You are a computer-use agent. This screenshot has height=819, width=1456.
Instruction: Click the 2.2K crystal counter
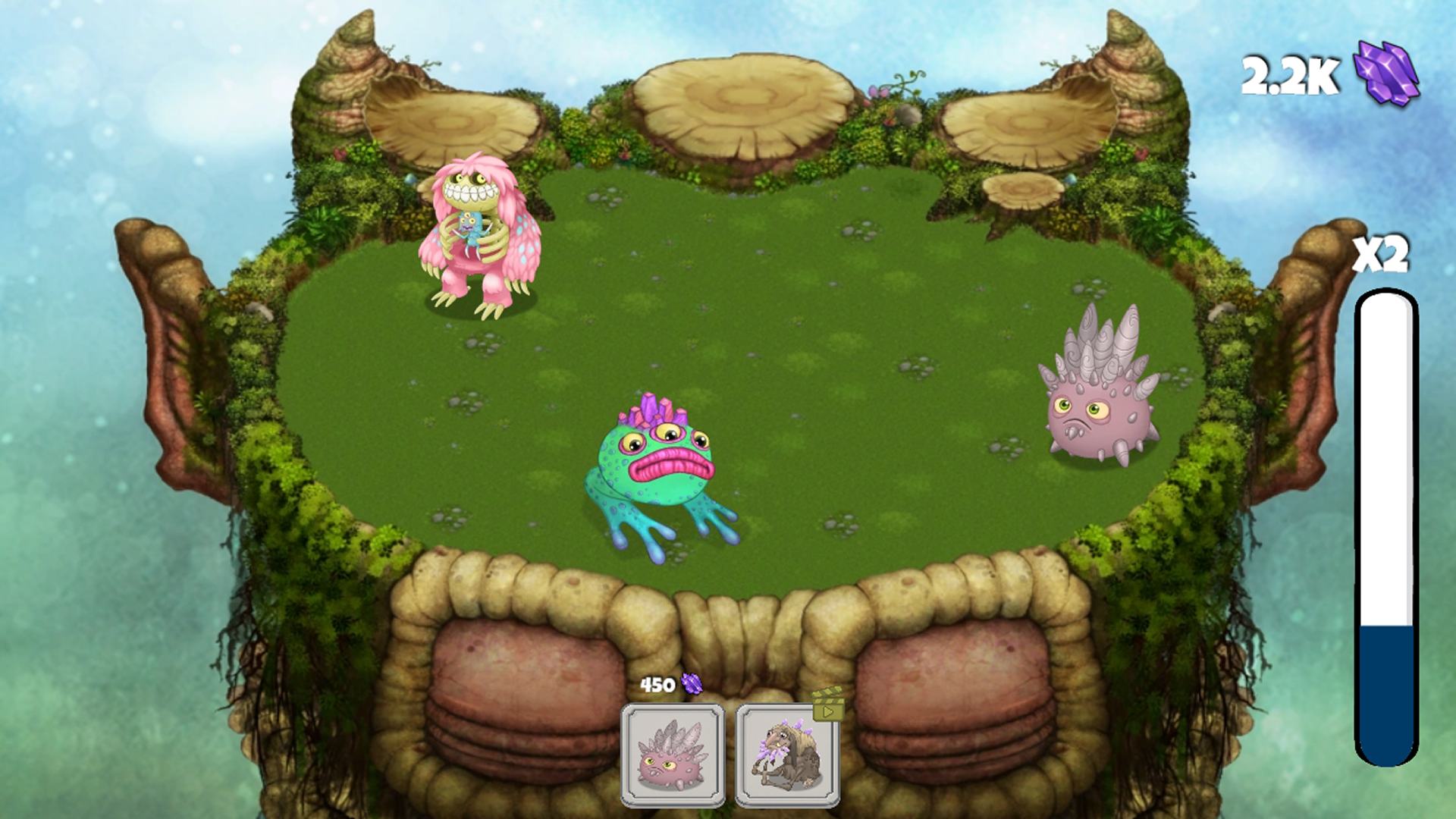pyautogui.click(x=1288, y=76)
